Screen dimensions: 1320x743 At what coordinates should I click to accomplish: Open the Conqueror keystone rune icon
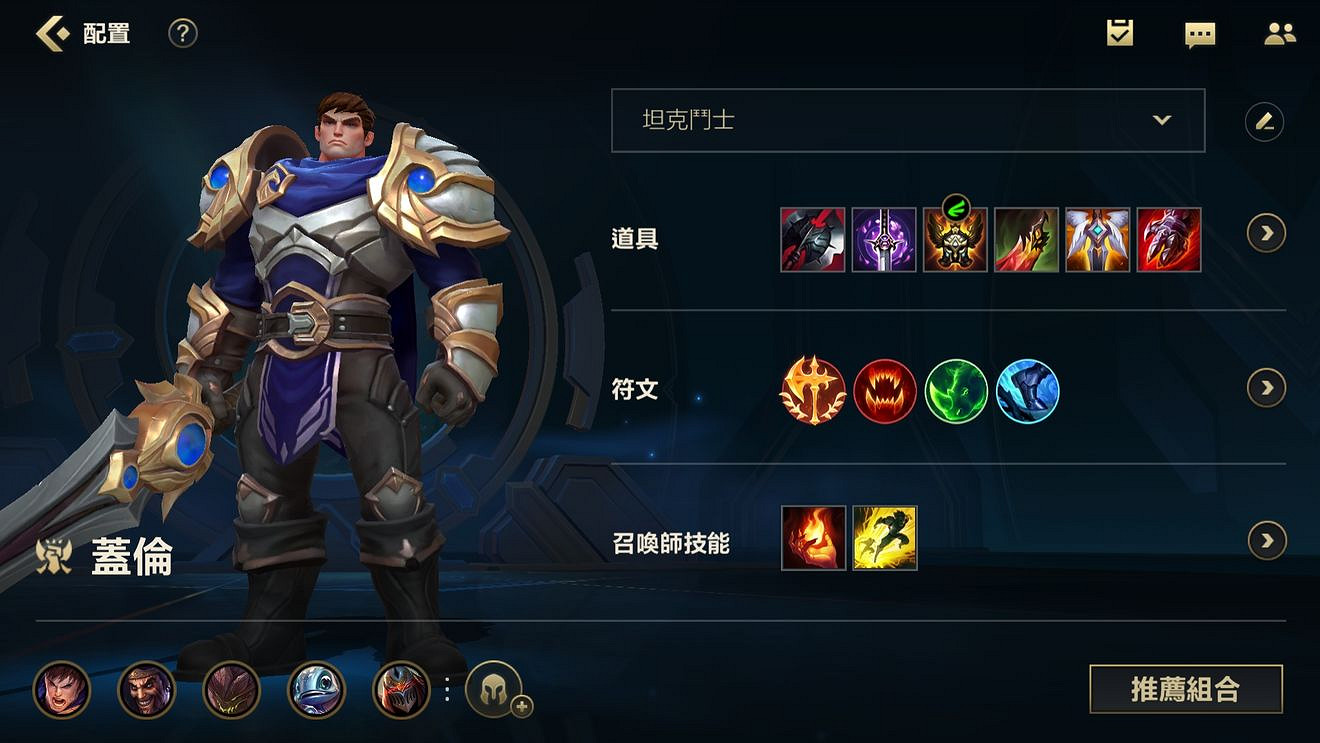pyautogui.click(x=812, y=392)
